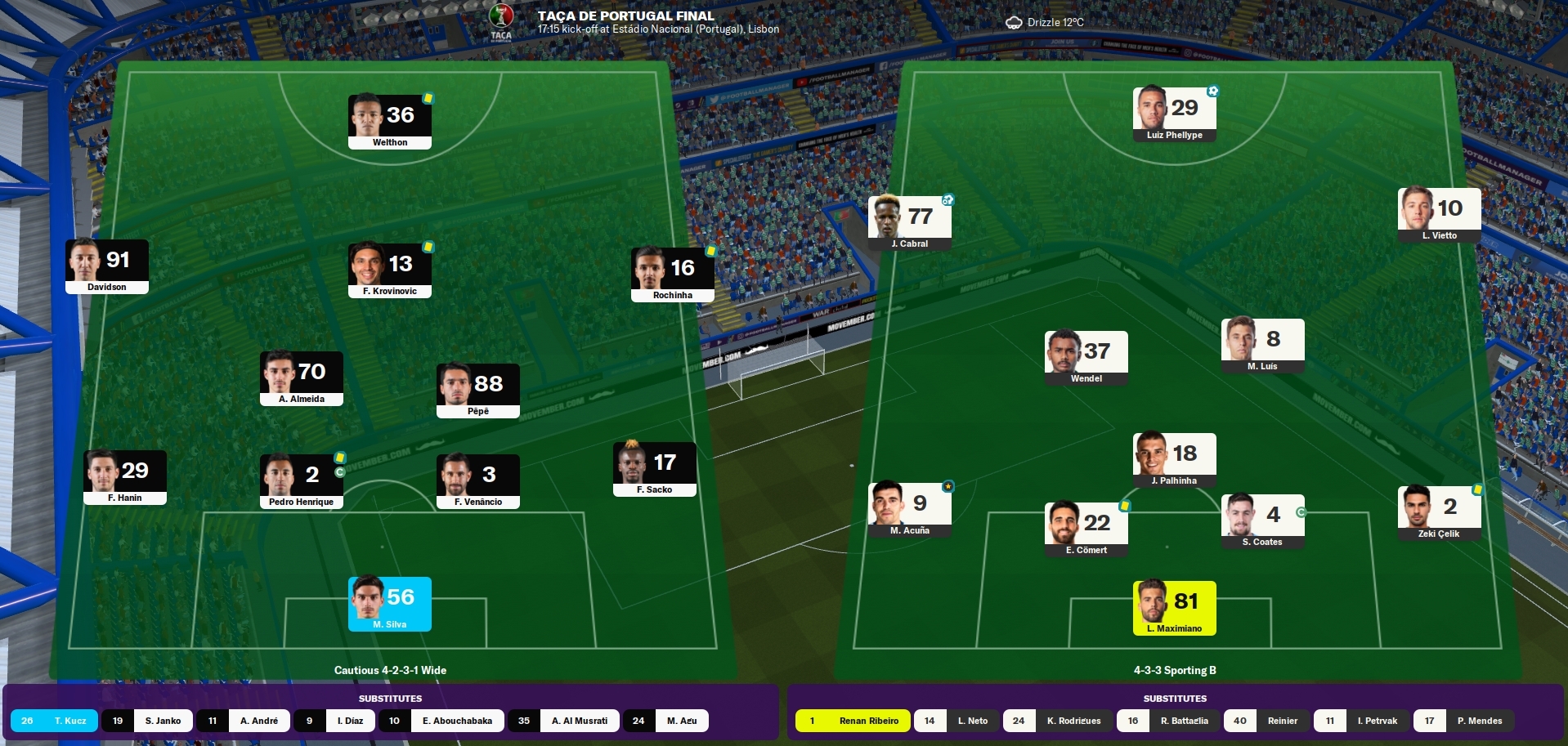Select S. Coates in defence
Screen dimensions: 1568x746
[1263, 521]
